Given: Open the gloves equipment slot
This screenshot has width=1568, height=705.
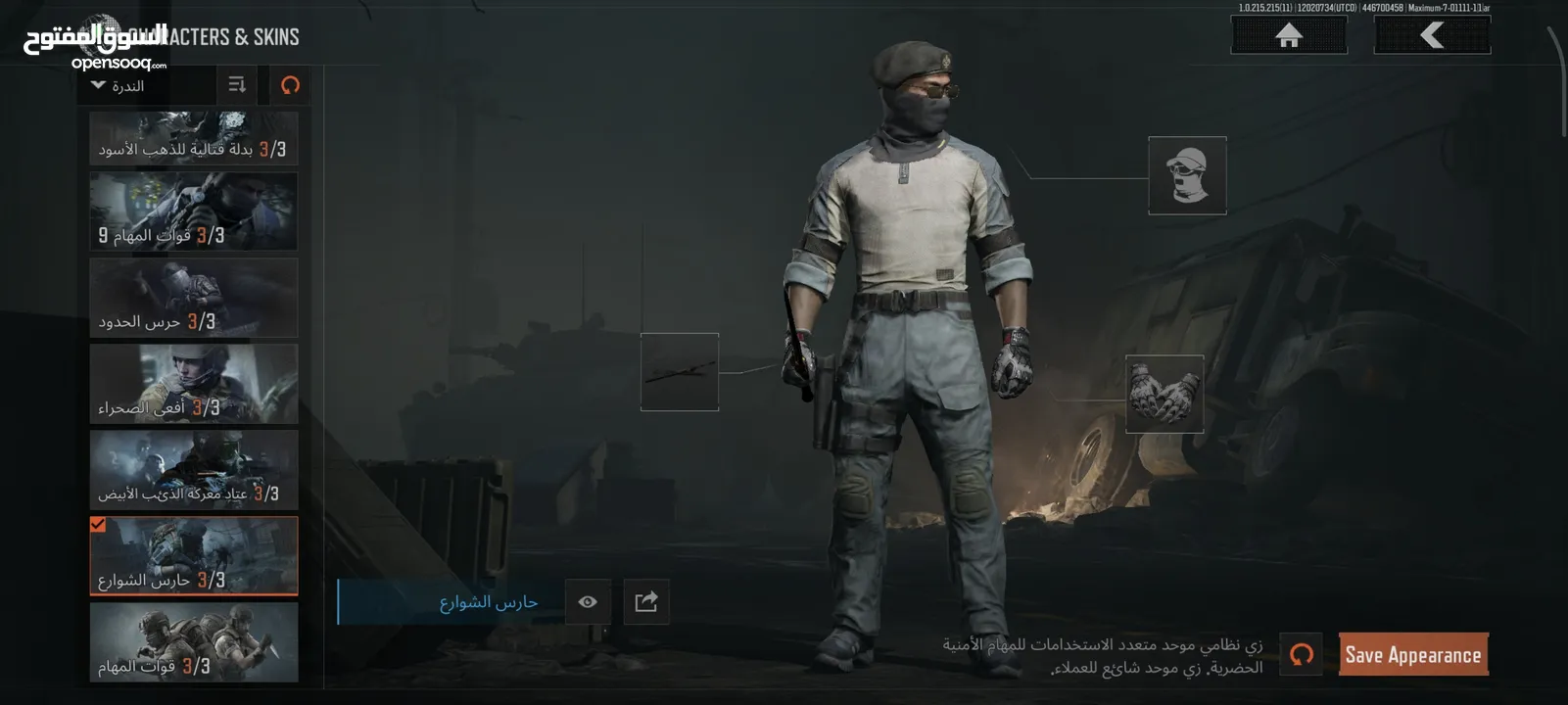Looking at the screenshot, I should [1164, 394].
